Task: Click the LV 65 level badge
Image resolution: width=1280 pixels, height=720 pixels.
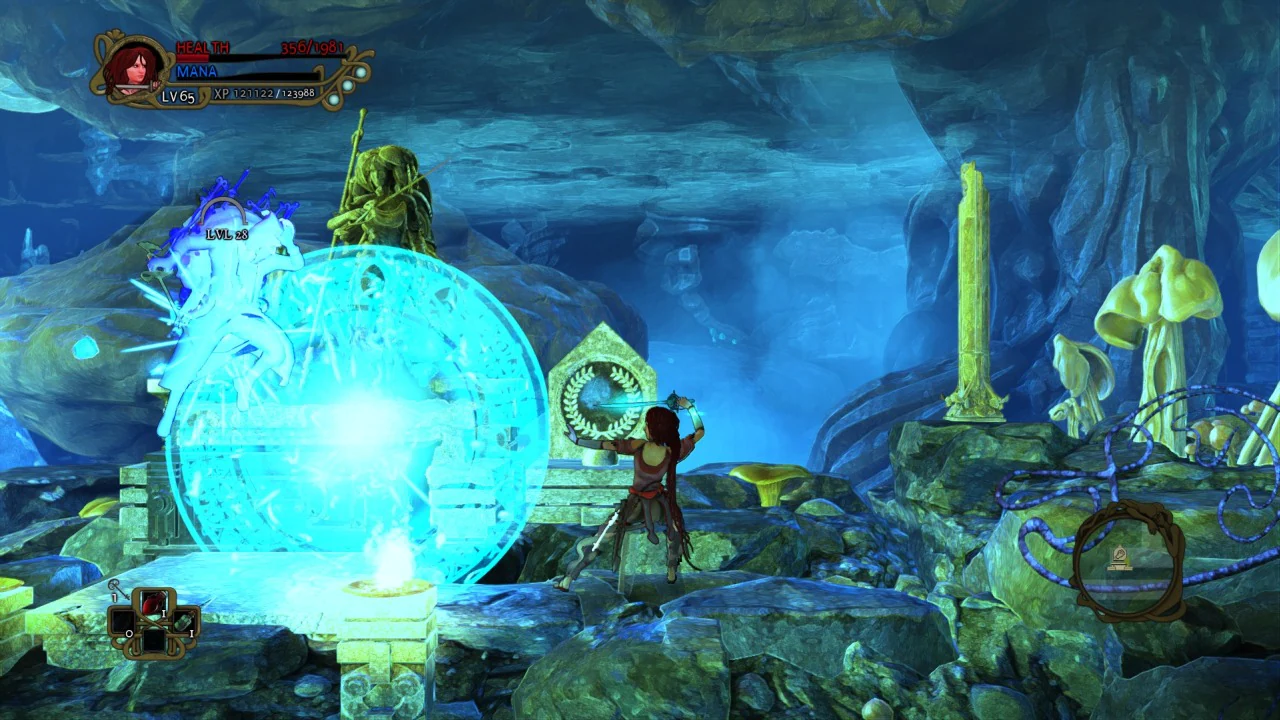Action: point(177,96)
